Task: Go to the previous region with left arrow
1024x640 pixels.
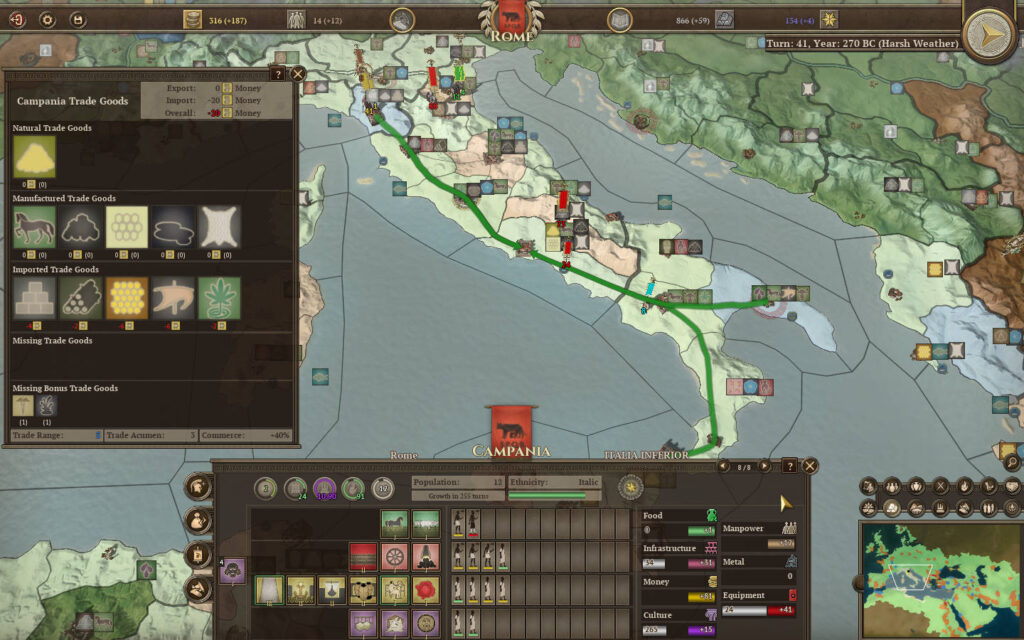Action: [723, 466]
